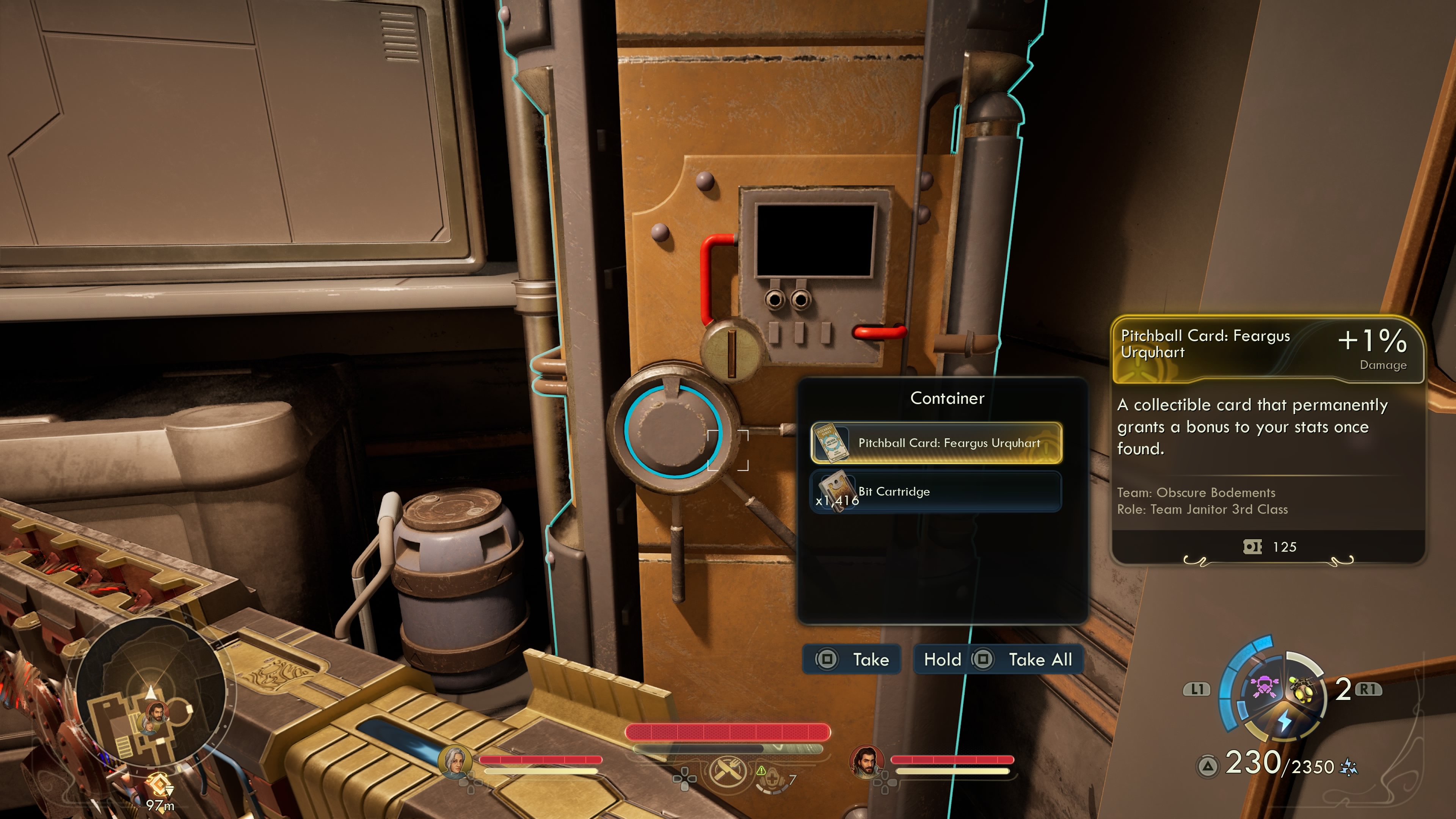Choose the Take All button
Image resolution: width=1456 pixels, height=819 pixels.
[x=998, y=659]
